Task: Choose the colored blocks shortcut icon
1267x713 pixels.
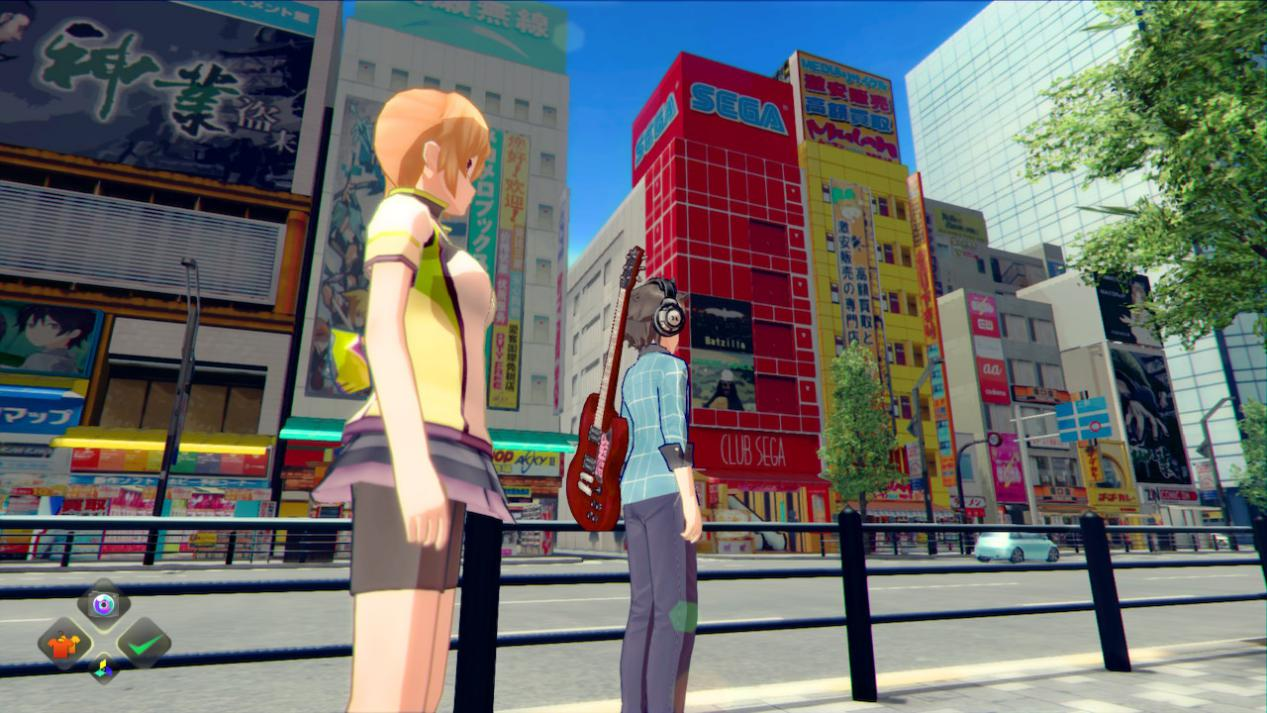Action: [103, 668]
